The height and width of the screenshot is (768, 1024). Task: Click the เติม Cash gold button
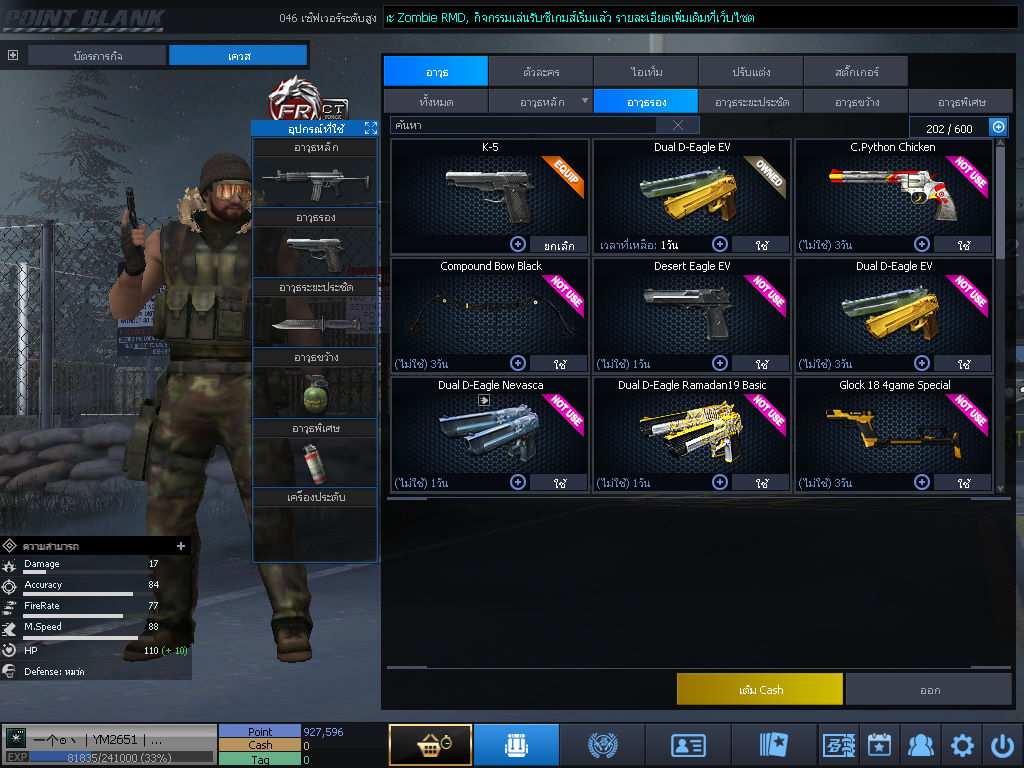(x=760, y=690)
